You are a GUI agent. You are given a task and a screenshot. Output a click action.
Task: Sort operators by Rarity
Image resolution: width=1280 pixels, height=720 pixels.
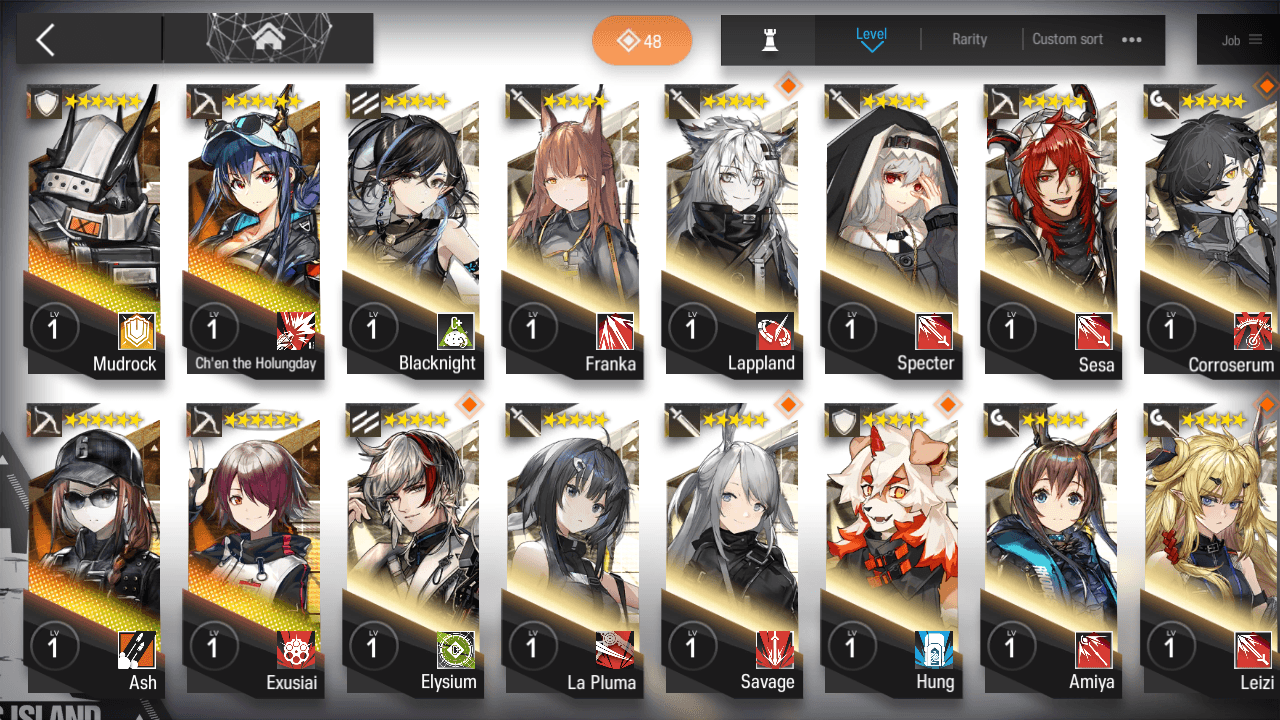(969, 40)
